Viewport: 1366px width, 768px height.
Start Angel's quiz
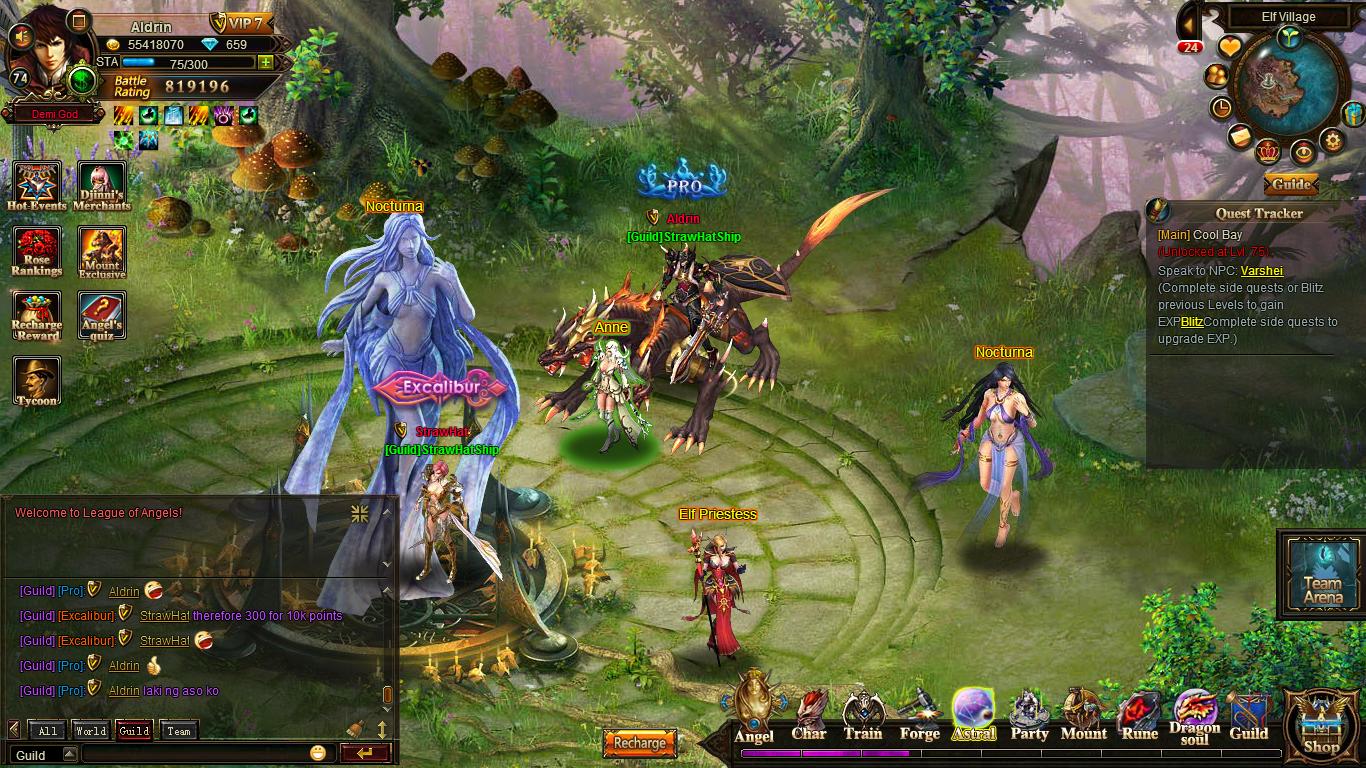click(102, 316)
